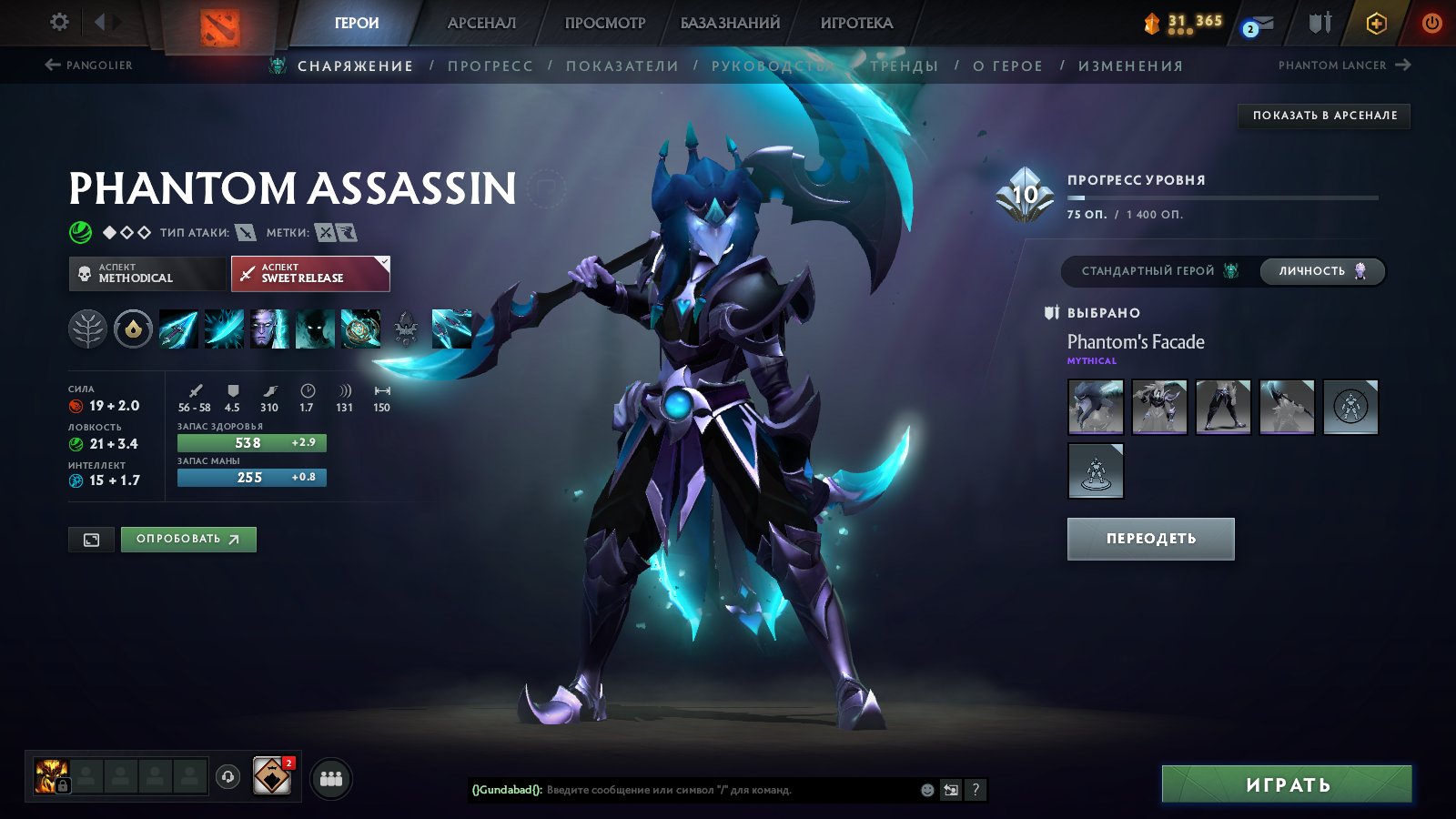The image size is (1456, 819).
Task: Click the Переодеть button
Action: pyautogui.click(x=1150, y=539)
